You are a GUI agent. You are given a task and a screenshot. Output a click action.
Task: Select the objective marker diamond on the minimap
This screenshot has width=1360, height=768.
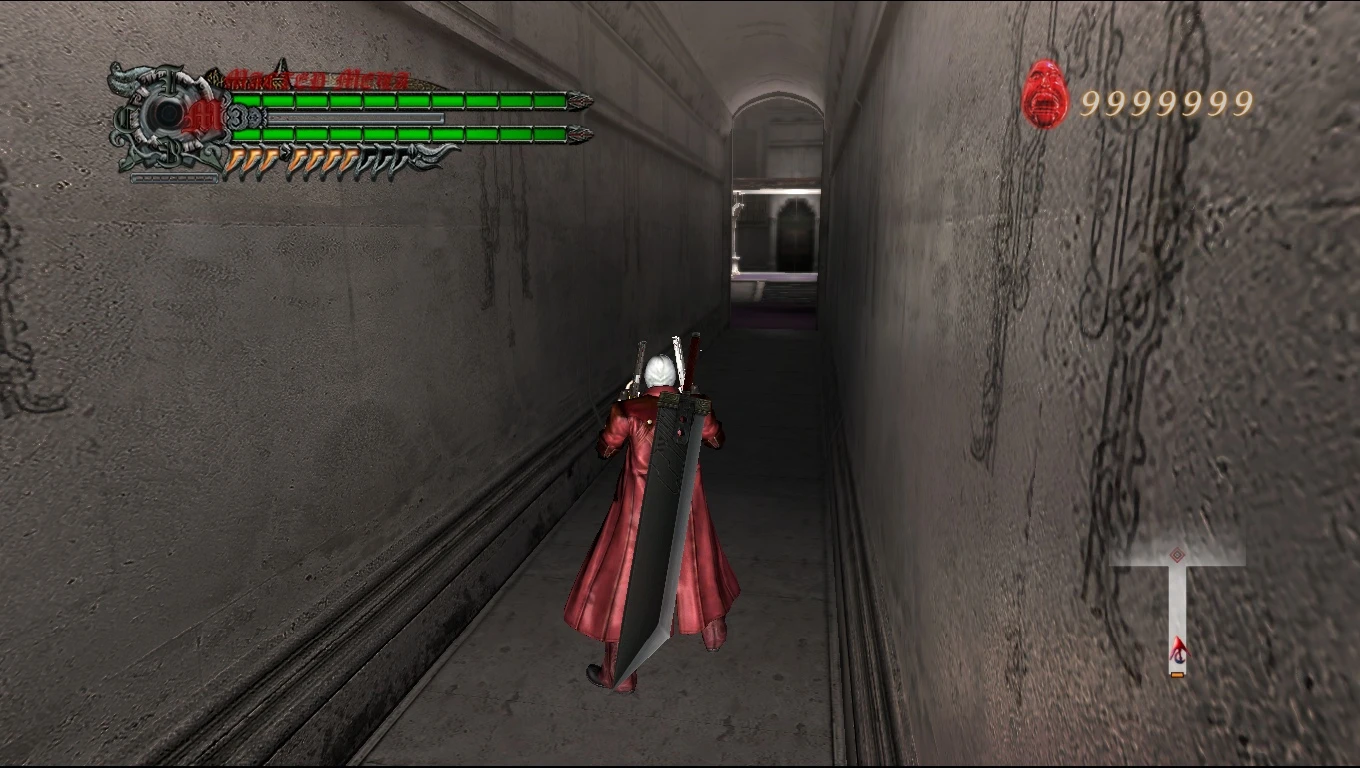coord(1177,554)
